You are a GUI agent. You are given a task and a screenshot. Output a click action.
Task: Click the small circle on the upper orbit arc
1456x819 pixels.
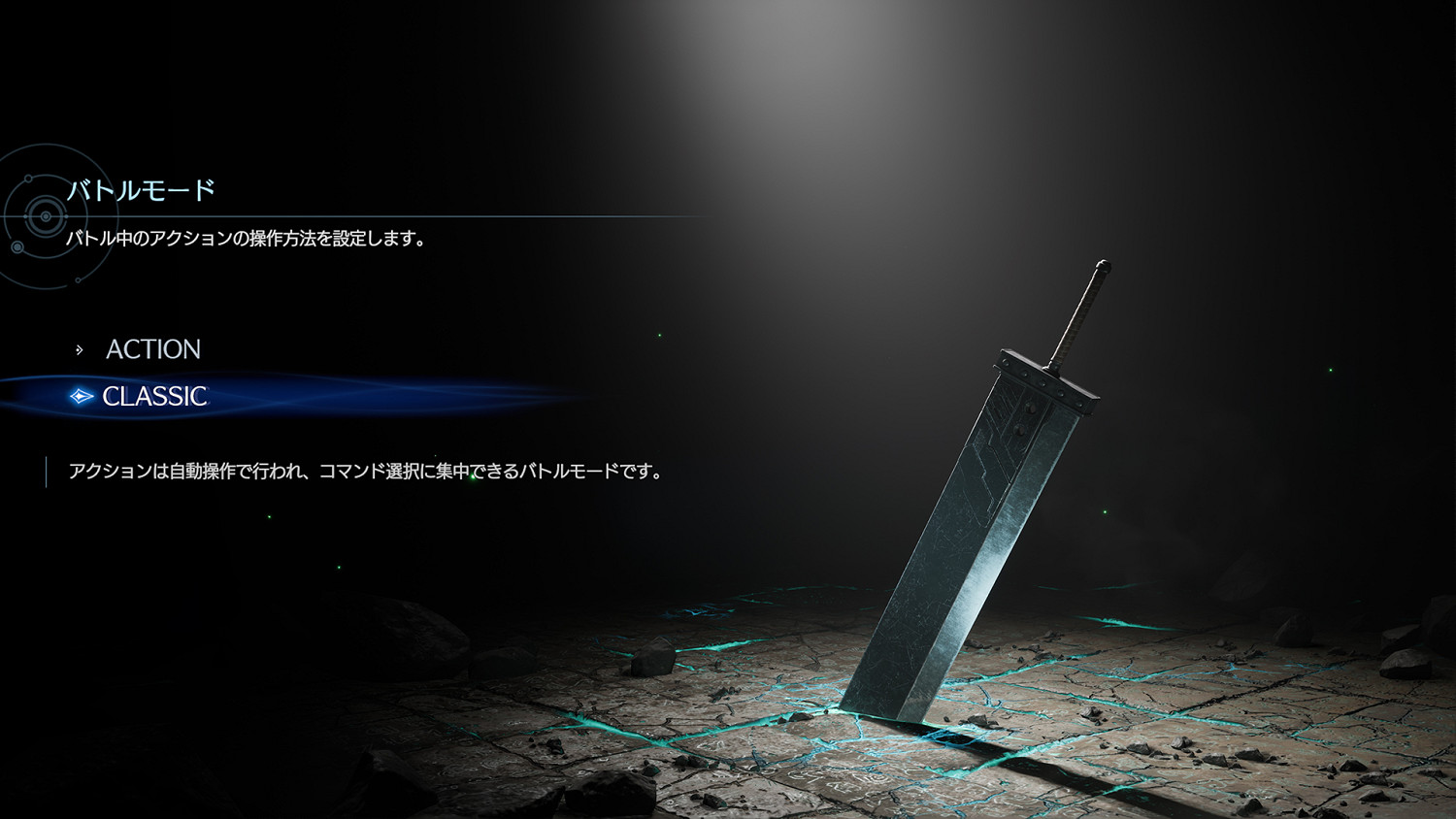pos(28,179)
